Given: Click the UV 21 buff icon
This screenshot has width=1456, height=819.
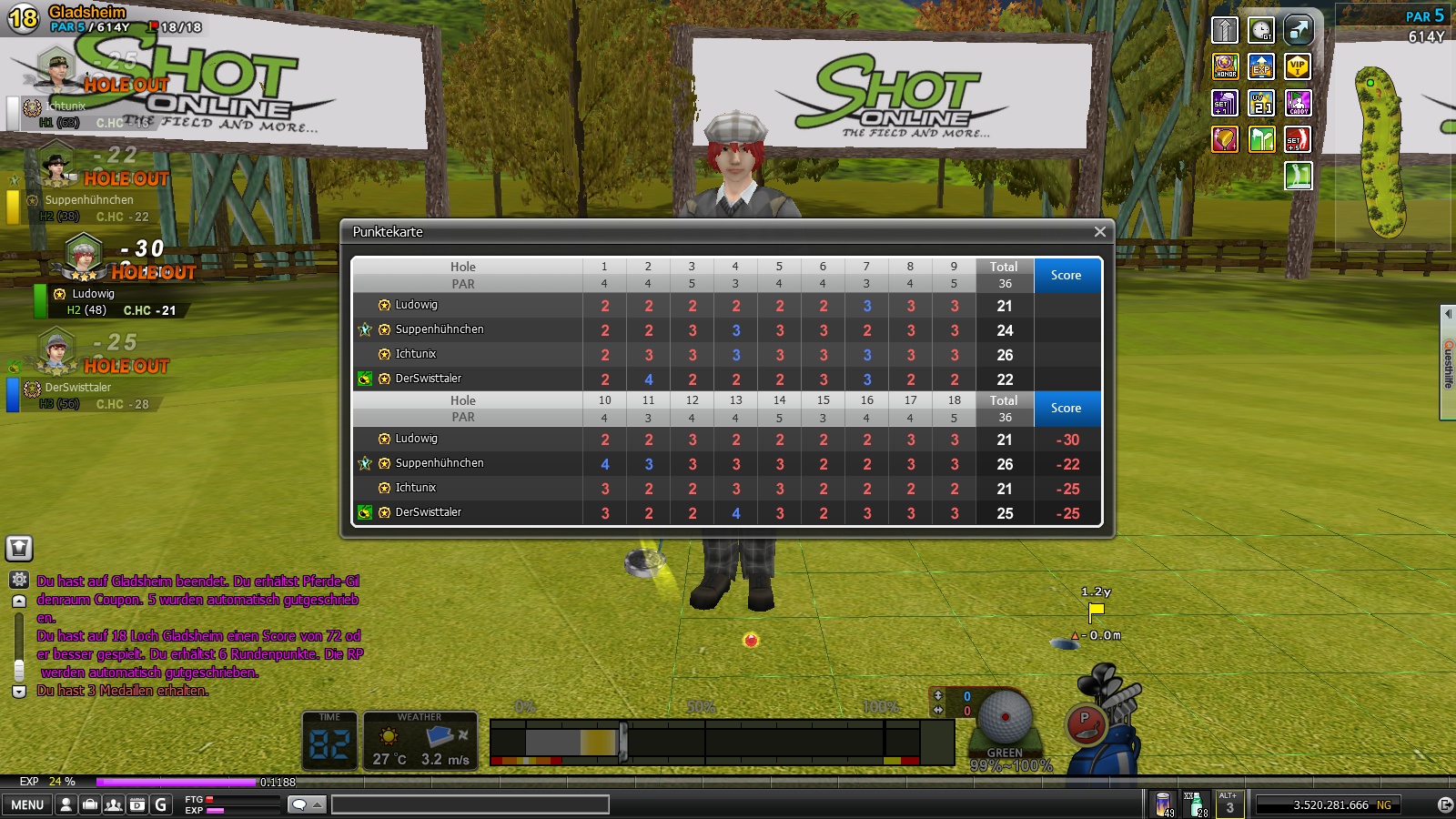Looking at the screenshot, I should tap(1261, 103).
